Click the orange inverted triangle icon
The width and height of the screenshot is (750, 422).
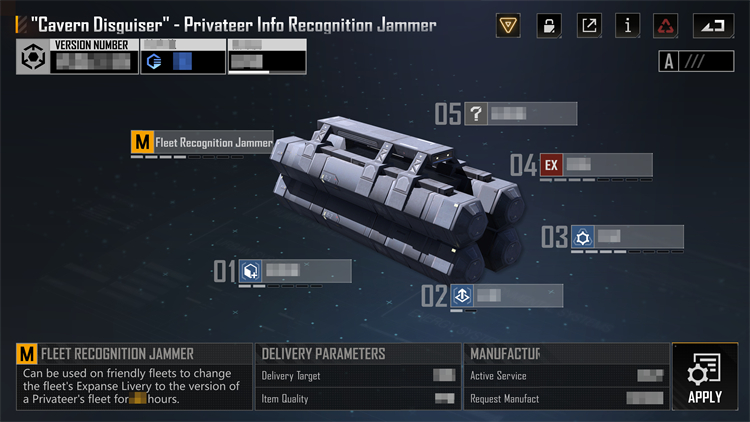pos(509,26)
